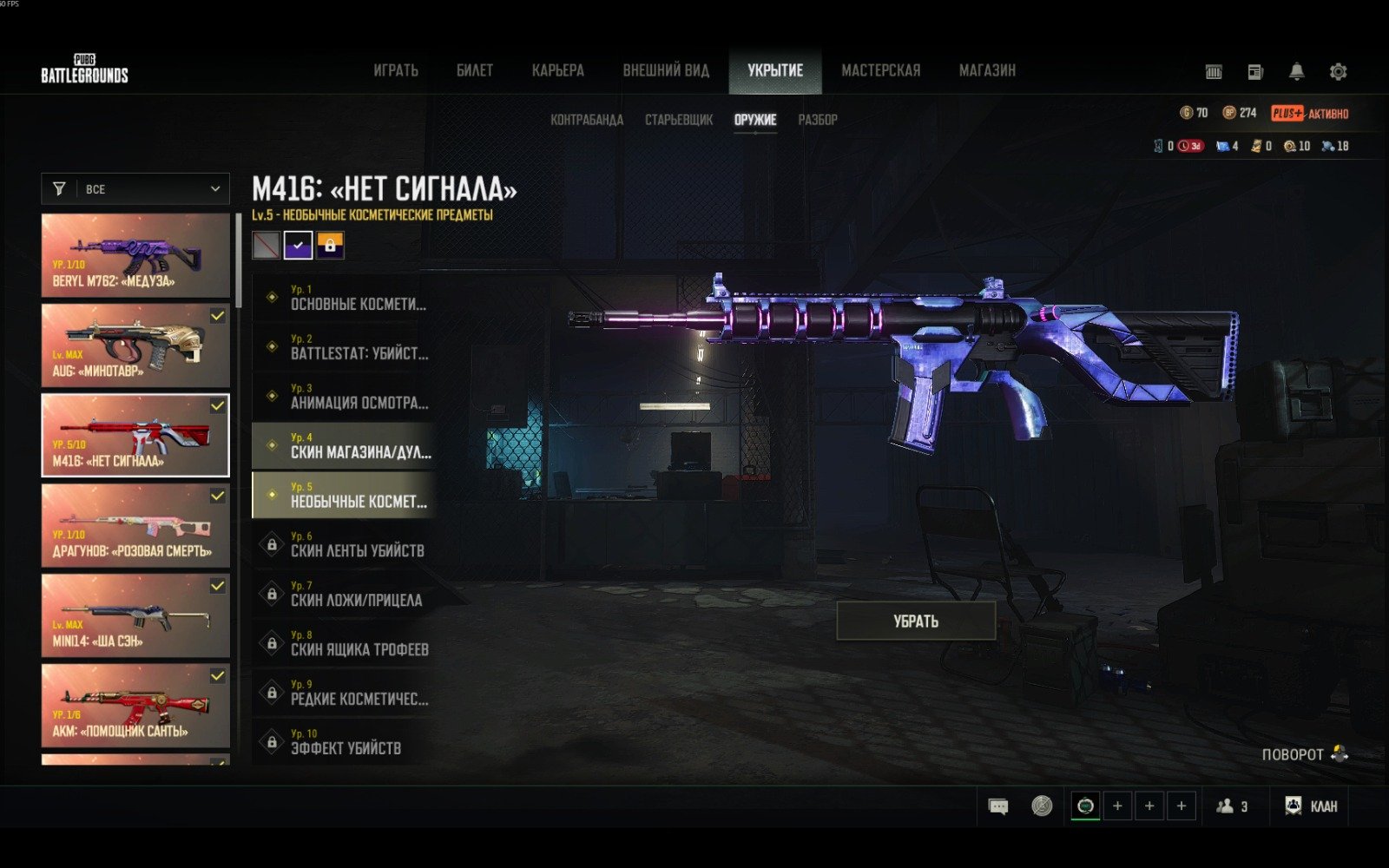Choose the AKM «Помощник Санты» skin
The height and width of the screenshot is (868, 1389).
[x=135, y=705]
